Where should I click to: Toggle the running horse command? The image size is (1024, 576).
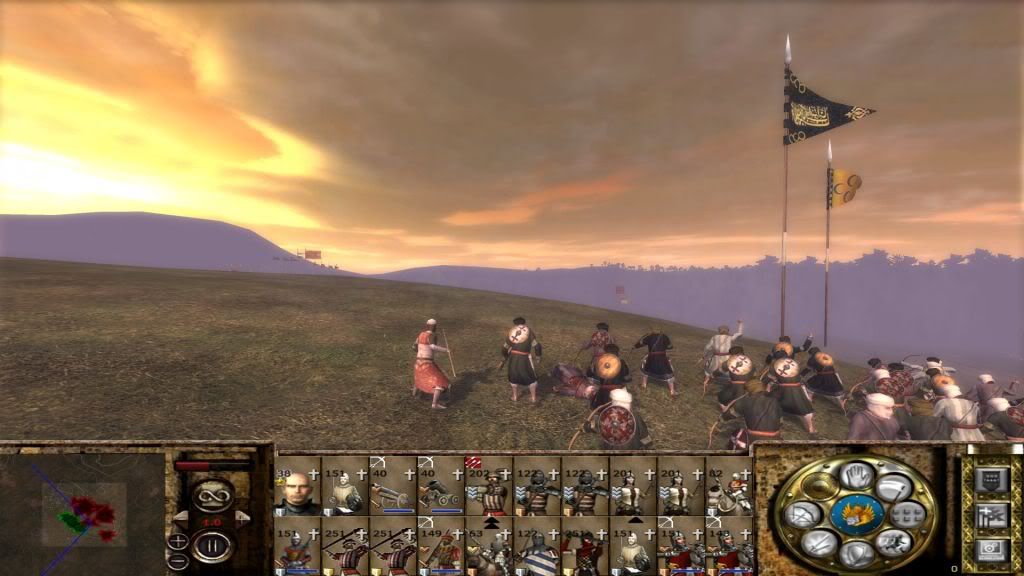(892, 543)
